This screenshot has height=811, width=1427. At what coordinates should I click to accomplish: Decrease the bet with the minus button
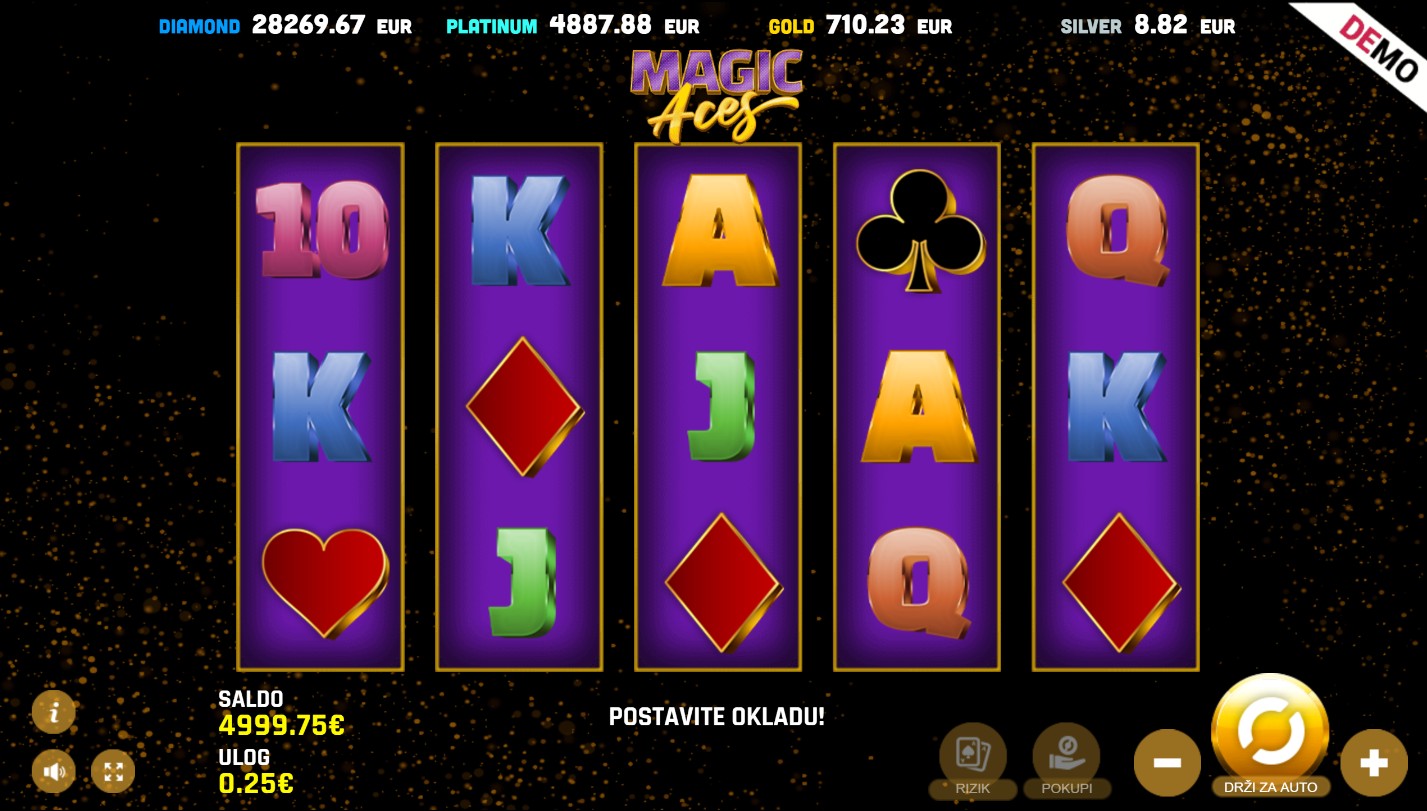point(1167,763)
